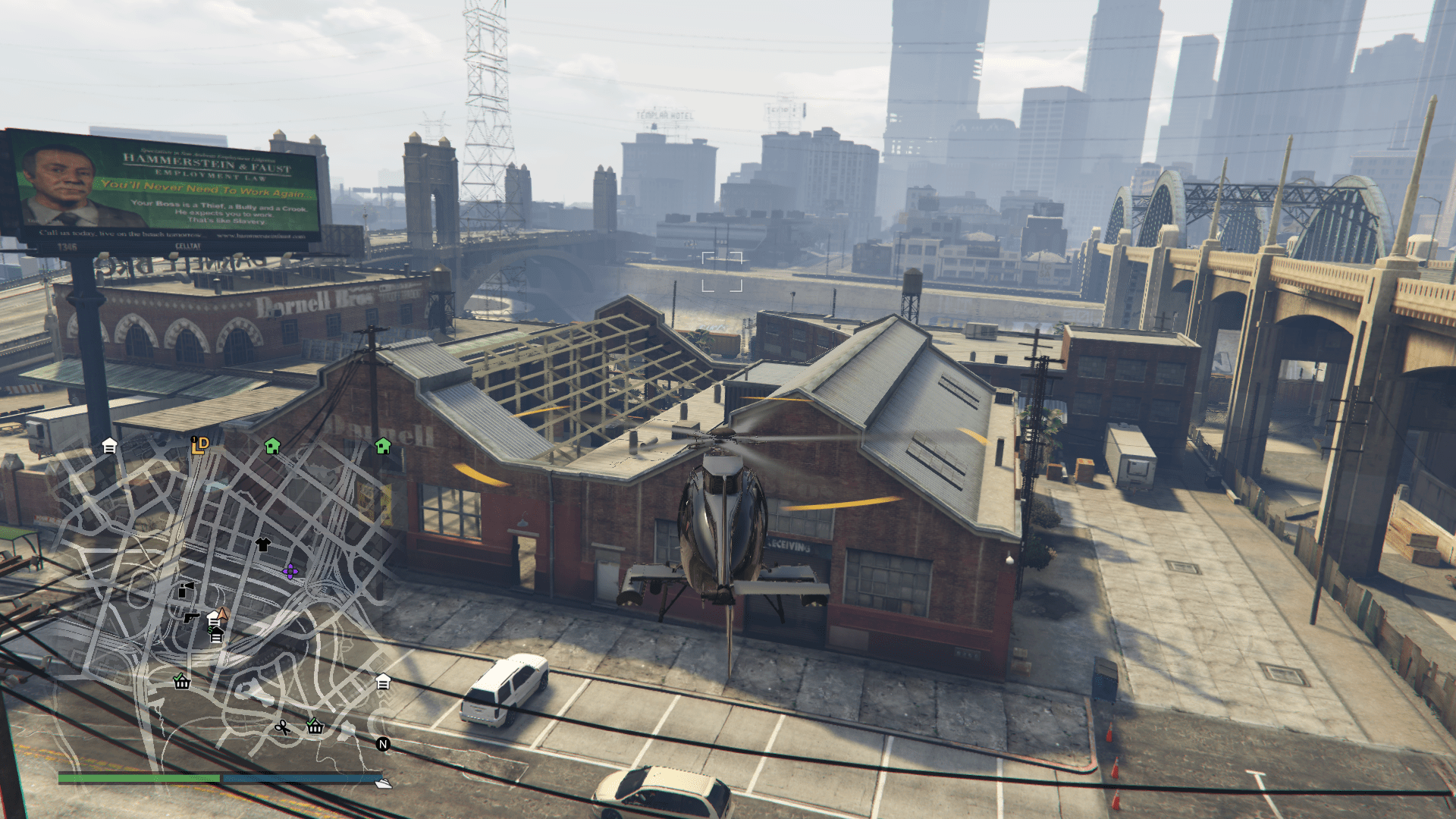Click the green dollar store icon near player arrow

coord(215,635)
